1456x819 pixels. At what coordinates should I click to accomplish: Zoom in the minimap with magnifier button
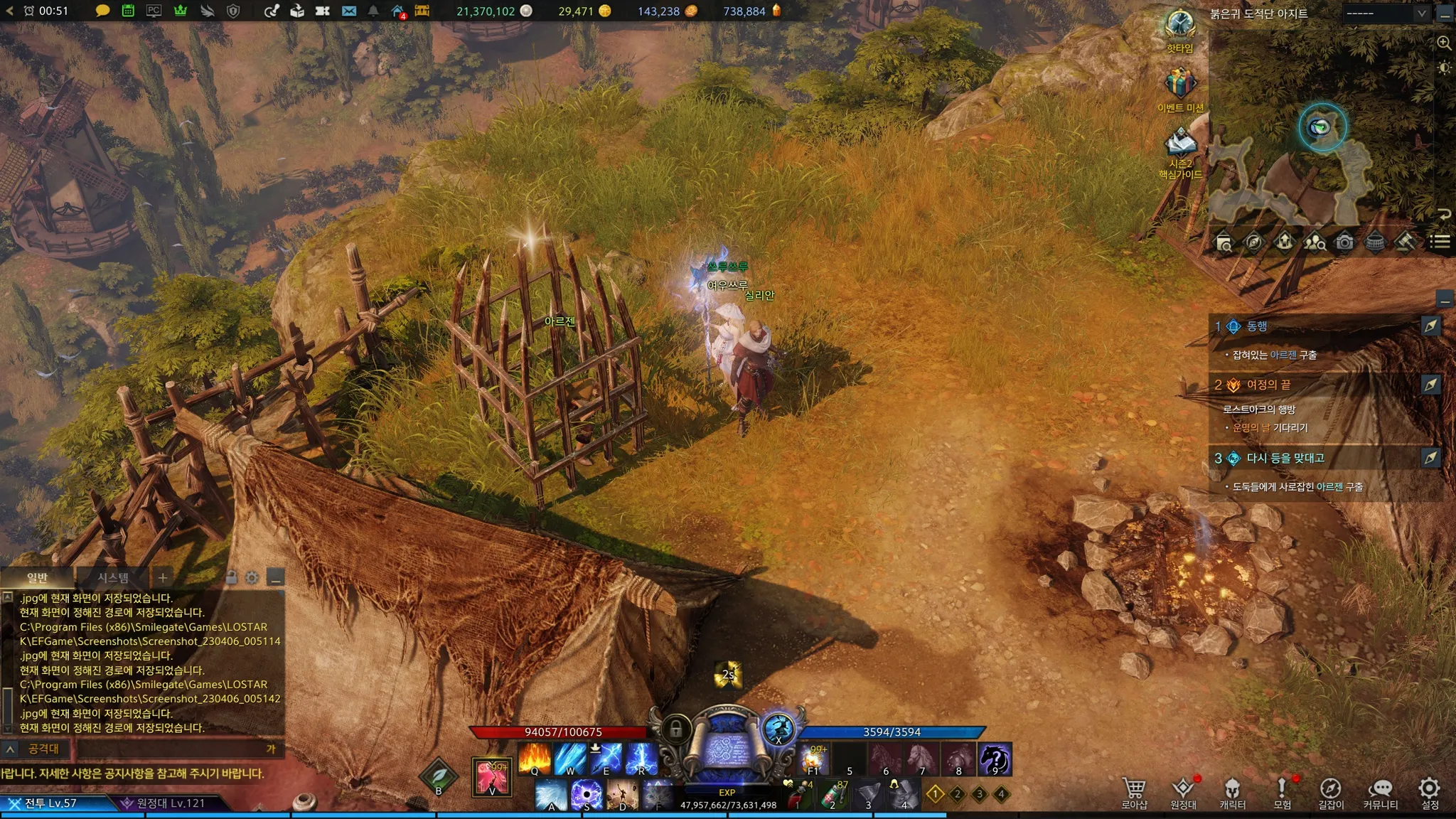tap(1444, 43)
